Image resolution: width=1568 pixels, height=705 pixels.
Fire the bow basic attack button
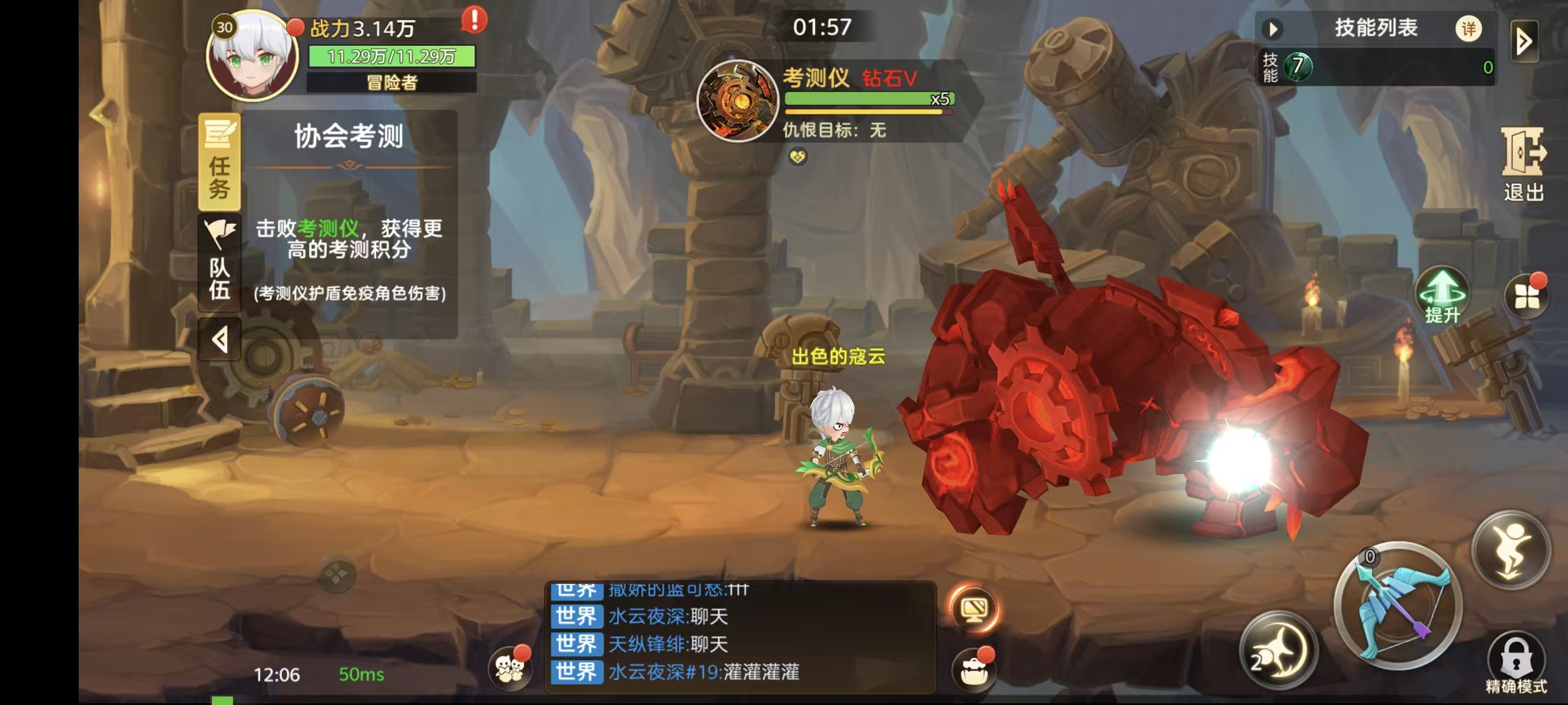click(1398, 606)
